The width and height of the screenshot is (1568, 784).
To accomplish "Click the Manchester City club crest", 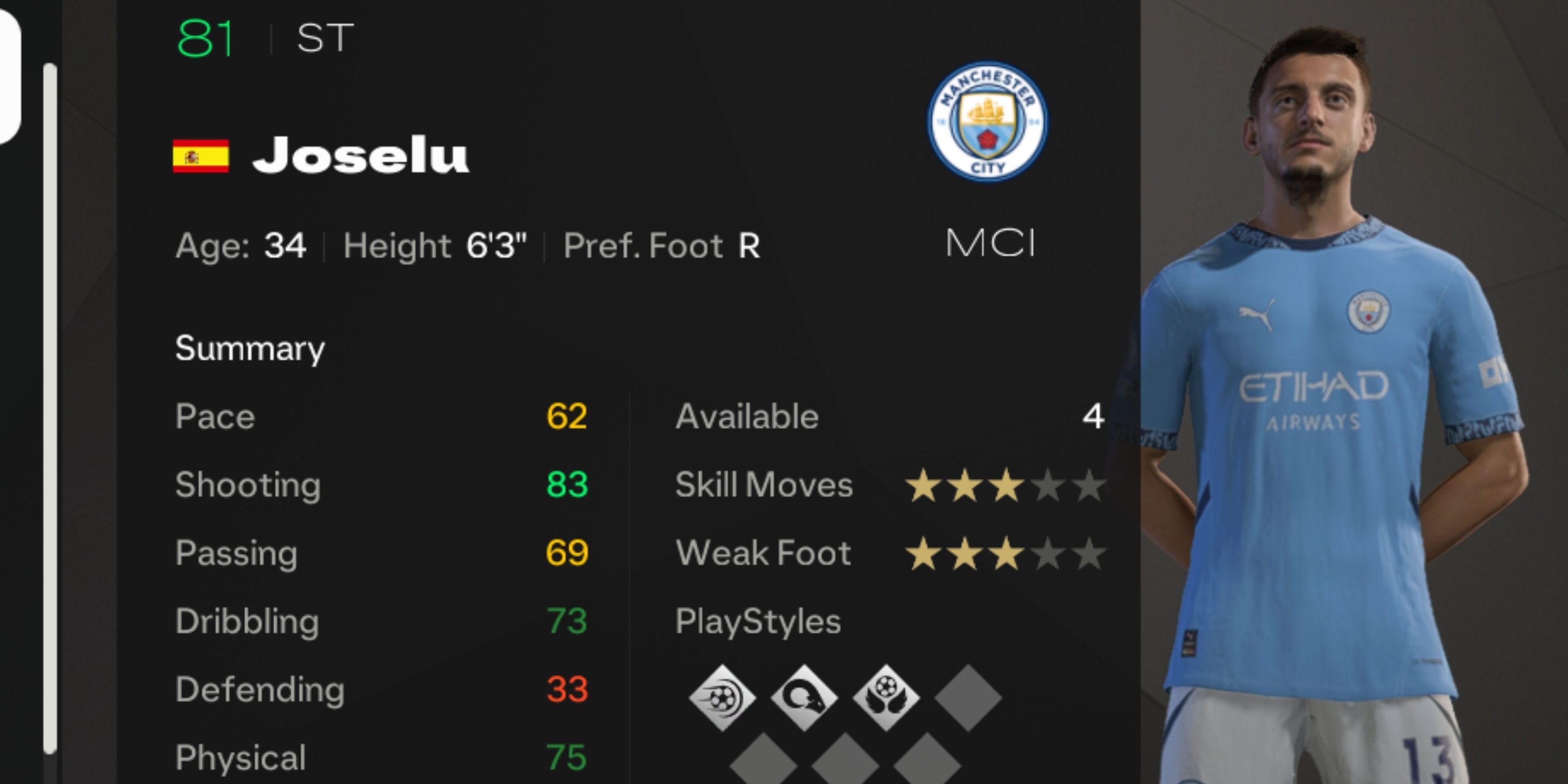I will click(987, 122).
